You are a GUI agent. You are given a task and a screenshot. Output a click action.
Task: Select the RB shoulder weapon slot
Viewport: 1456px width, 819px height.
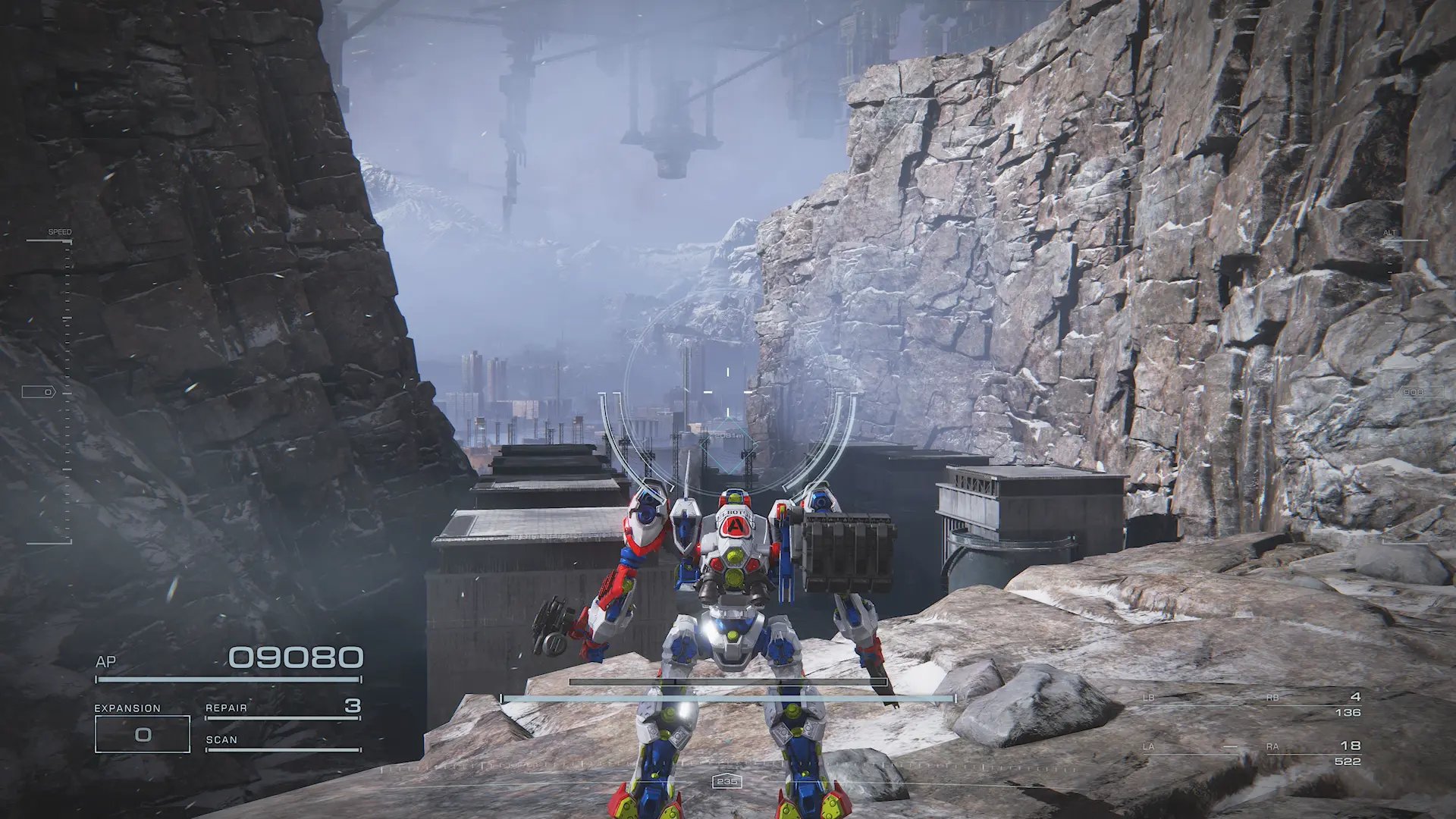pos(1313,704)
